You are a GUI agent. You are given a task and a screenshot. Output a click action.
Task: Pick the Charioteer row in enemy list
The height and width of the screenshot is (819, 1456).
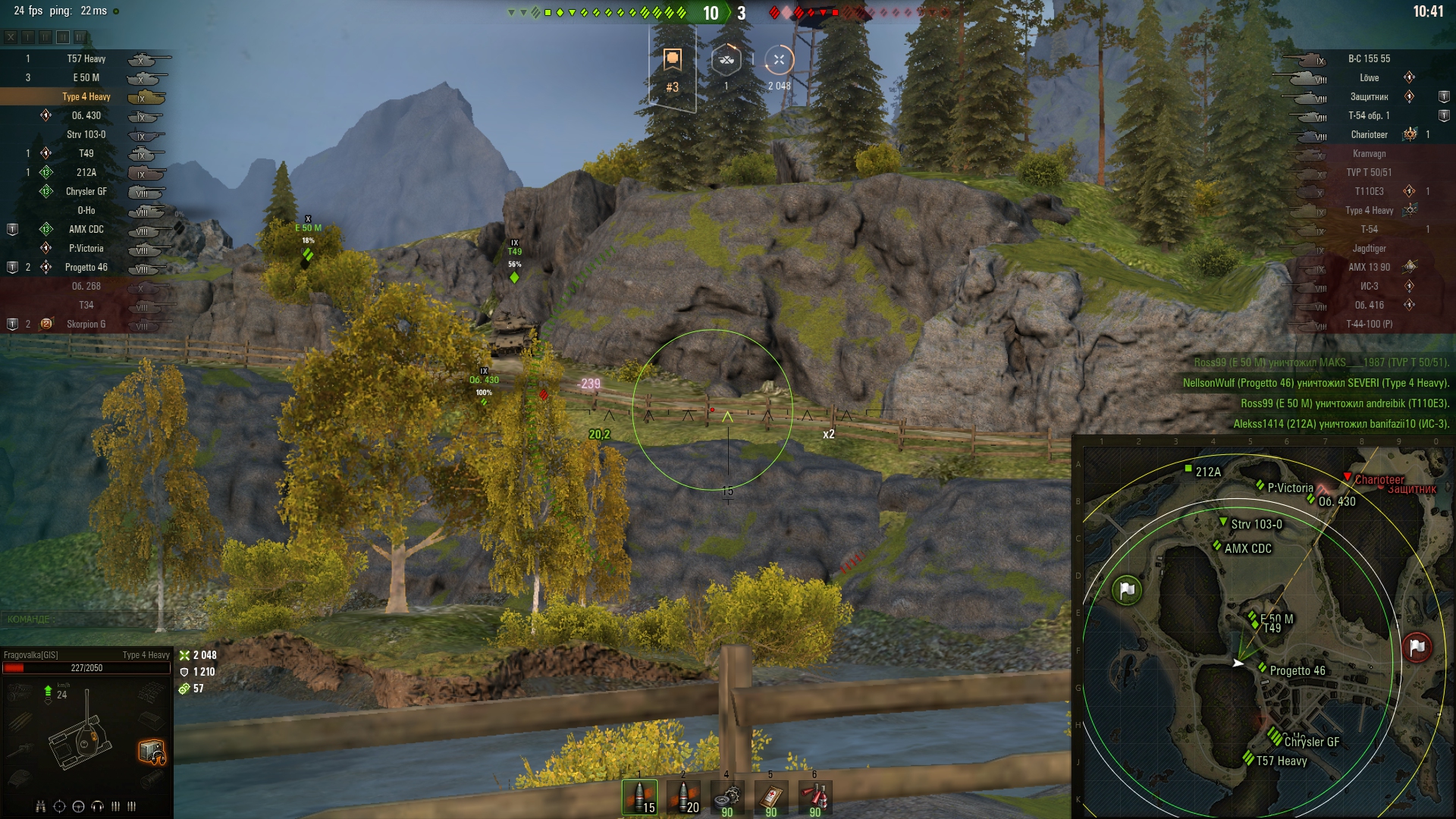tap(1369, 134)
